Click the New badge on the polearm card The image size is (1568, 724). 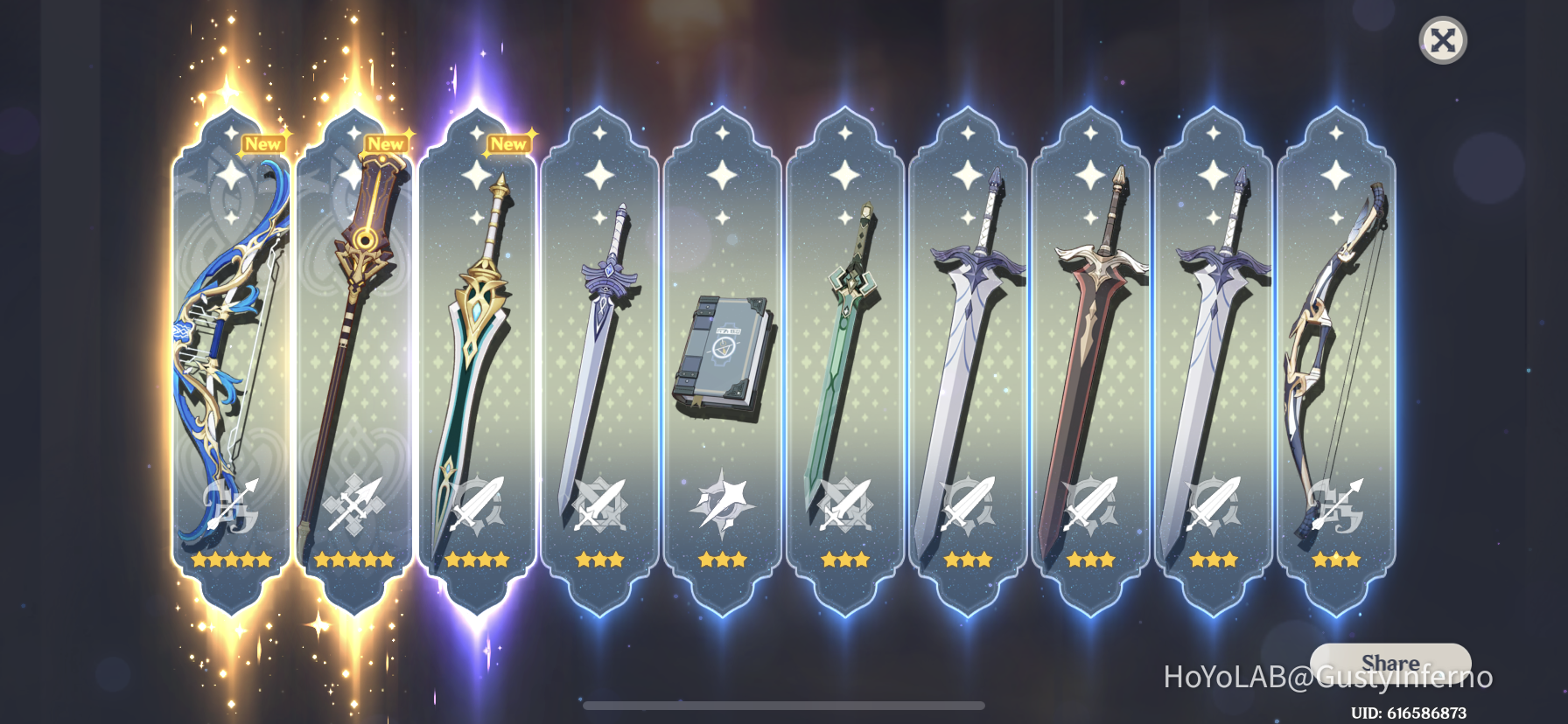pos(385,143)
